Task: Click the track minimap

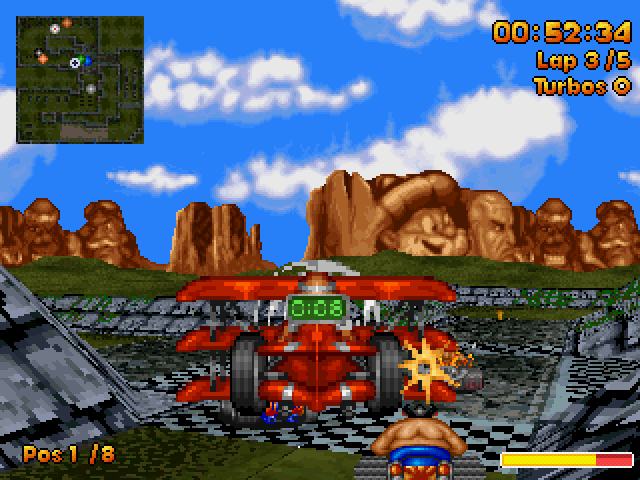Action: pos(80,78)
